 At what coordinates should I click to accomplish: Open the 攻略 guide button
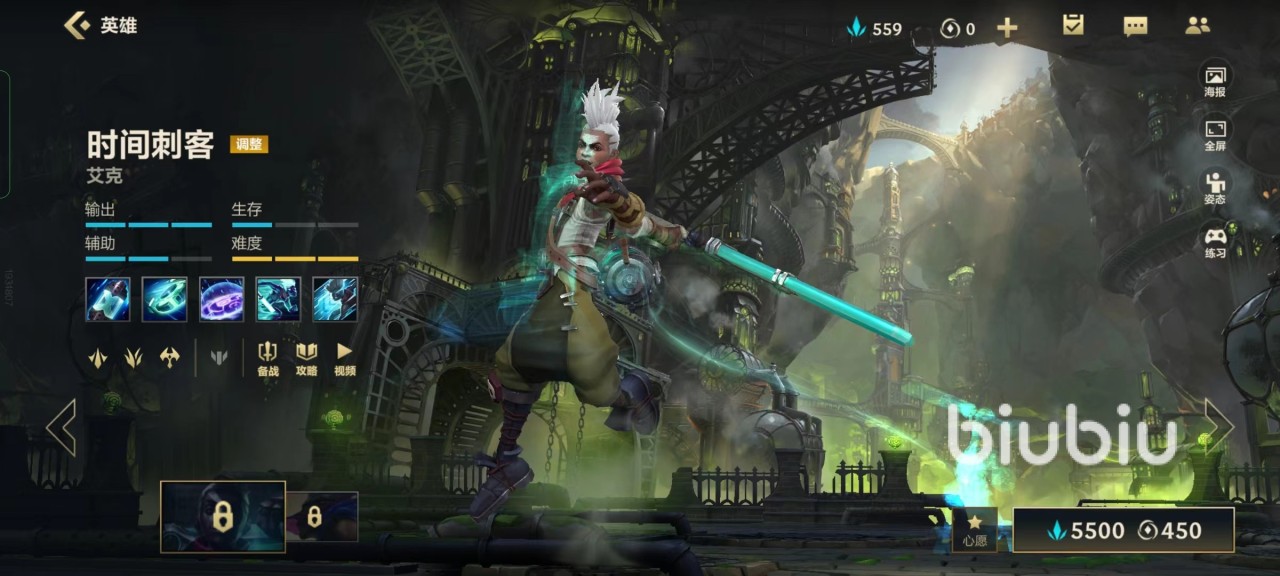coord(306,358)
